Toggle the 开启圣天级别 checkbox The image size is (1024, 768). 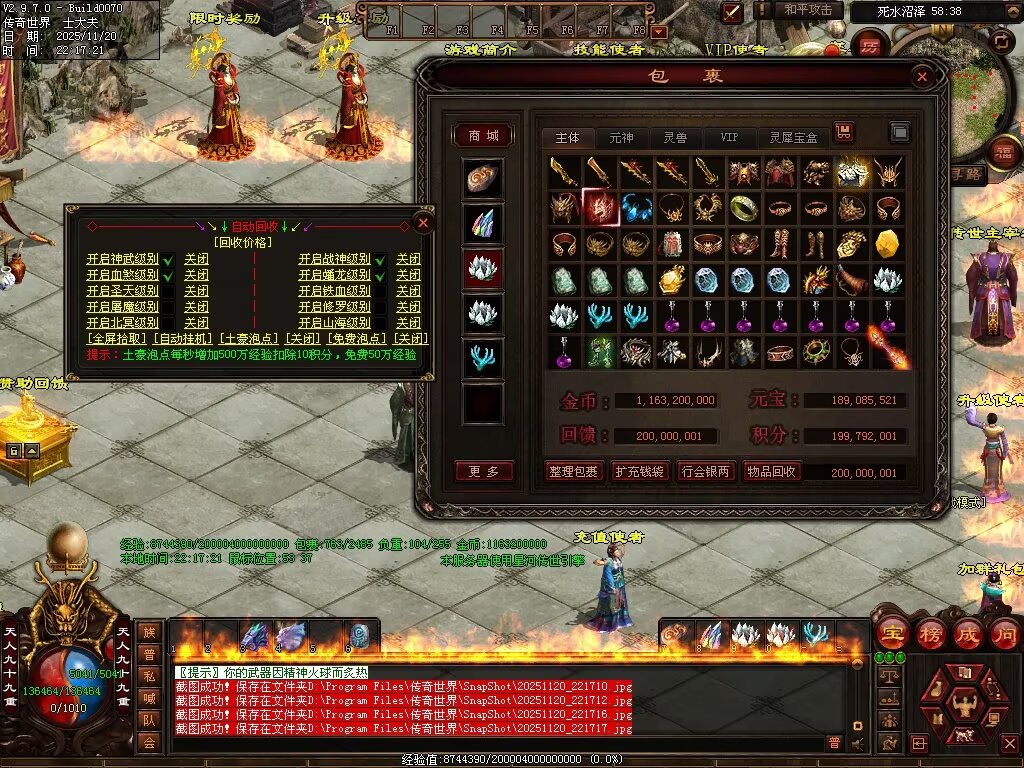pos(168,291)
